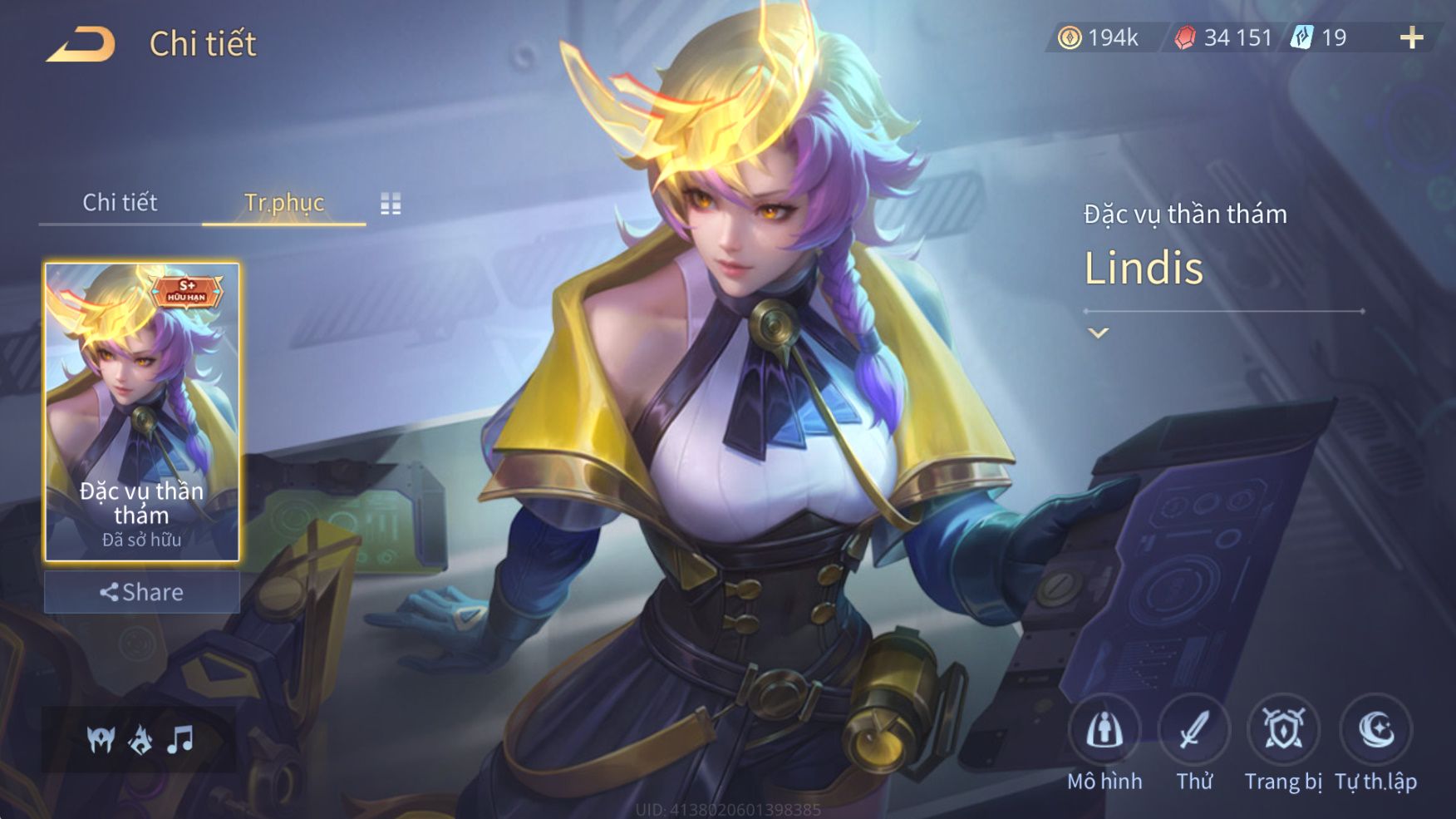Viewport: 1456px width, 819px height.
Task: Choose the Thử trial button
Action: point(1194,730)
